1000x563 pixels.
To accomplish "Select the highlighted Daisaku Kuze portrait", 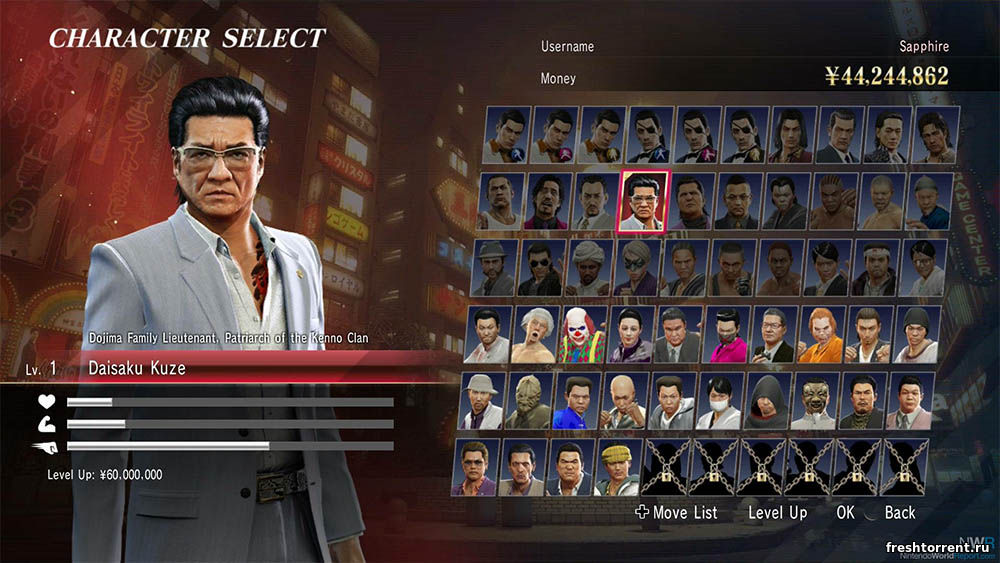I will (645, 200).
